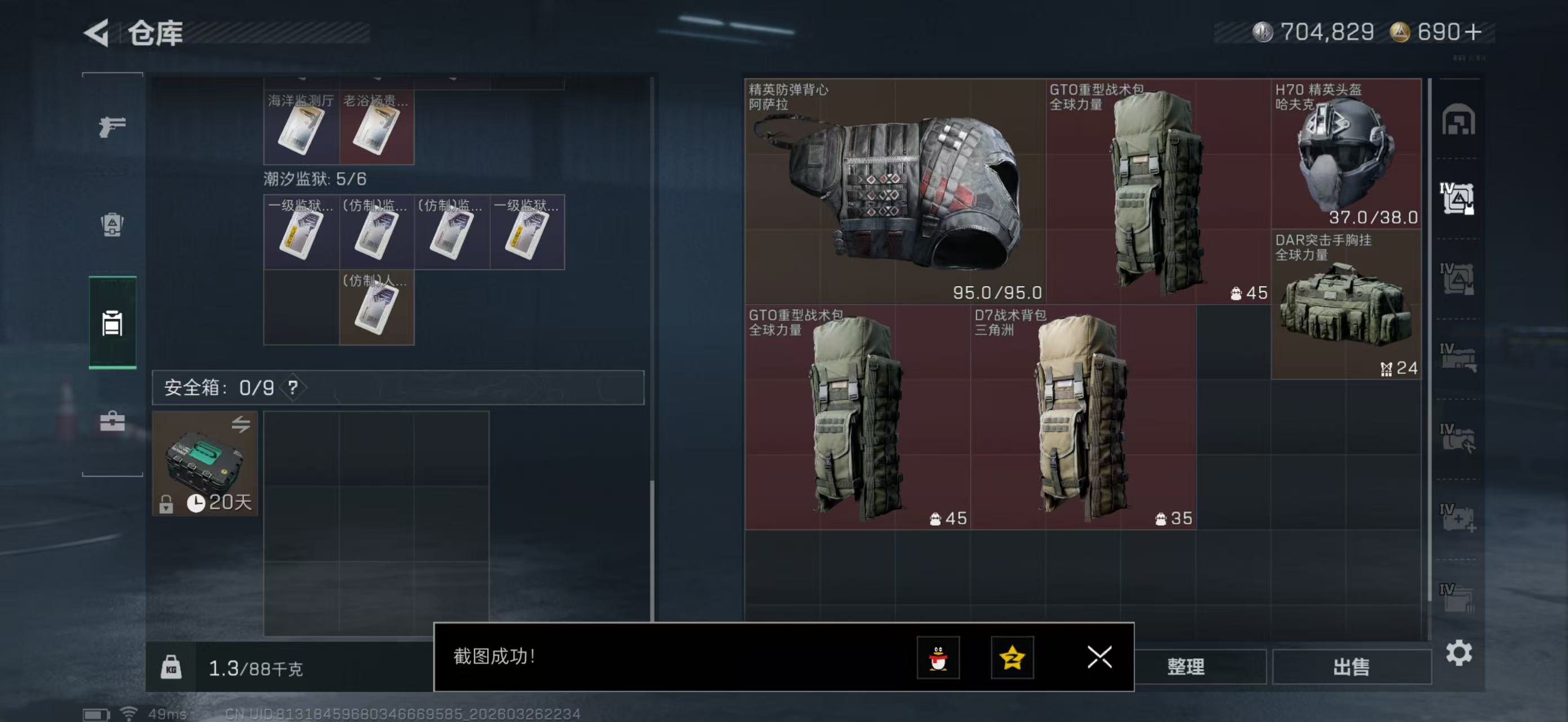
Task: Select the H70 精英头盔 helmet
Action: (1345, 153)
